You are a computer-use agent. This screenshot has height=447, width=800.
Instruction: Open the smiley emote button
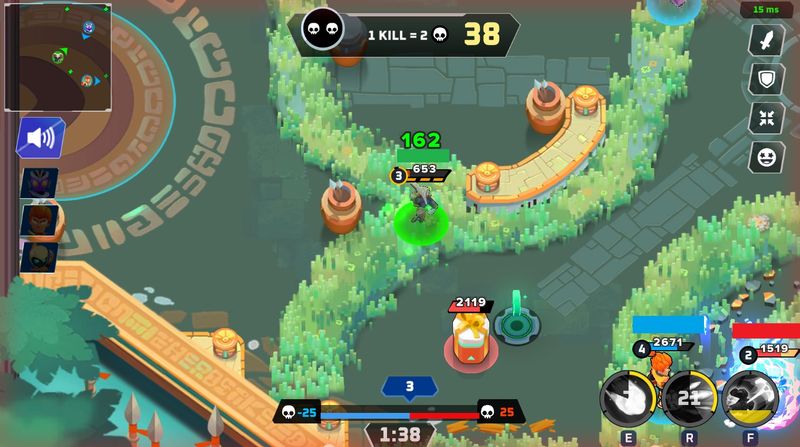765,155
